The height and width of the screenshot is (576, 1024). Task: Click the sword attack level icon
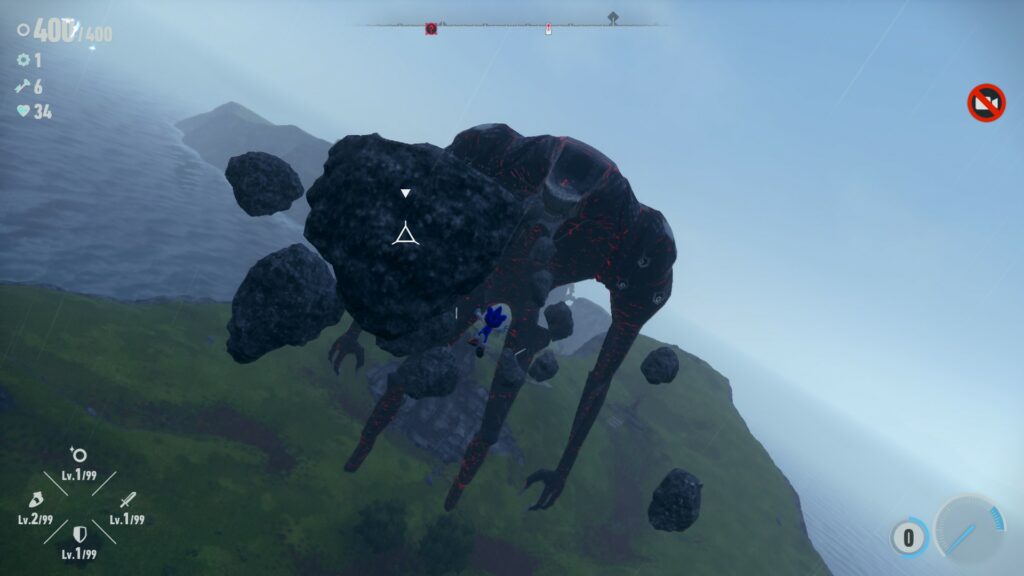tap(127, 499)
